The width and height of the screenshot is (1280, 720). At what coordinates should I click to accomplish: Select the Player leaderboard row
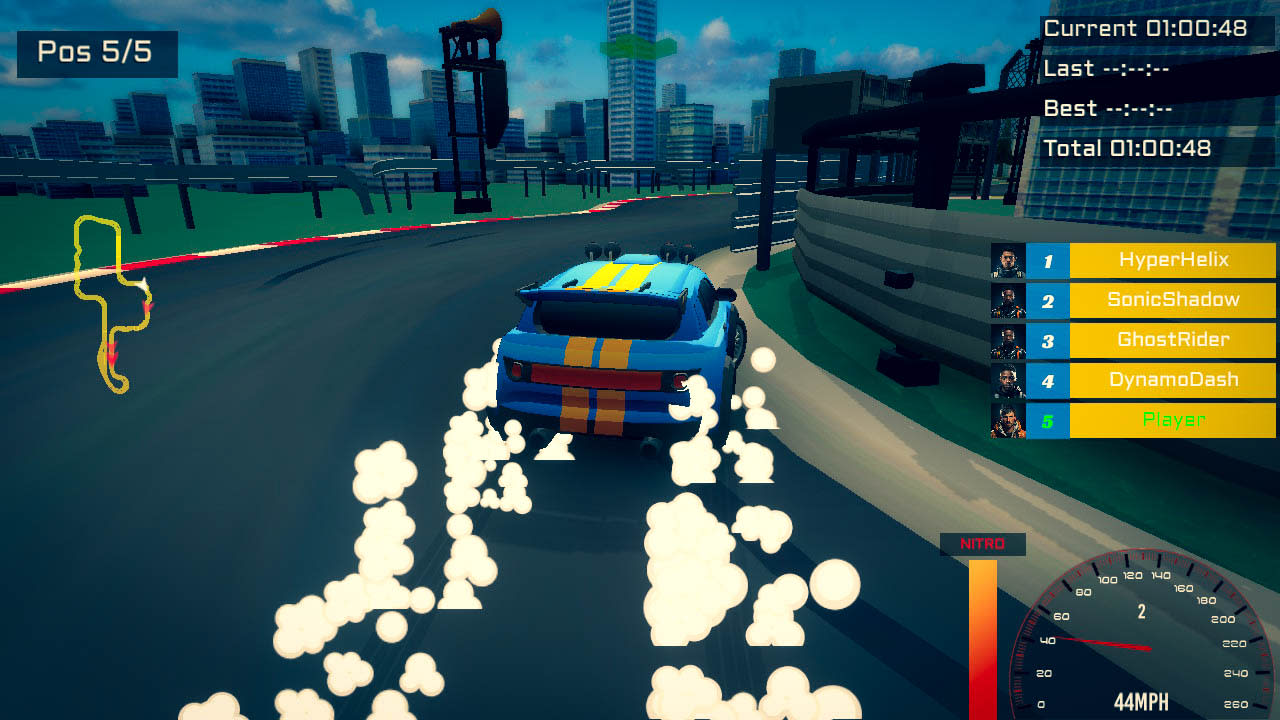coord(1172,420)
